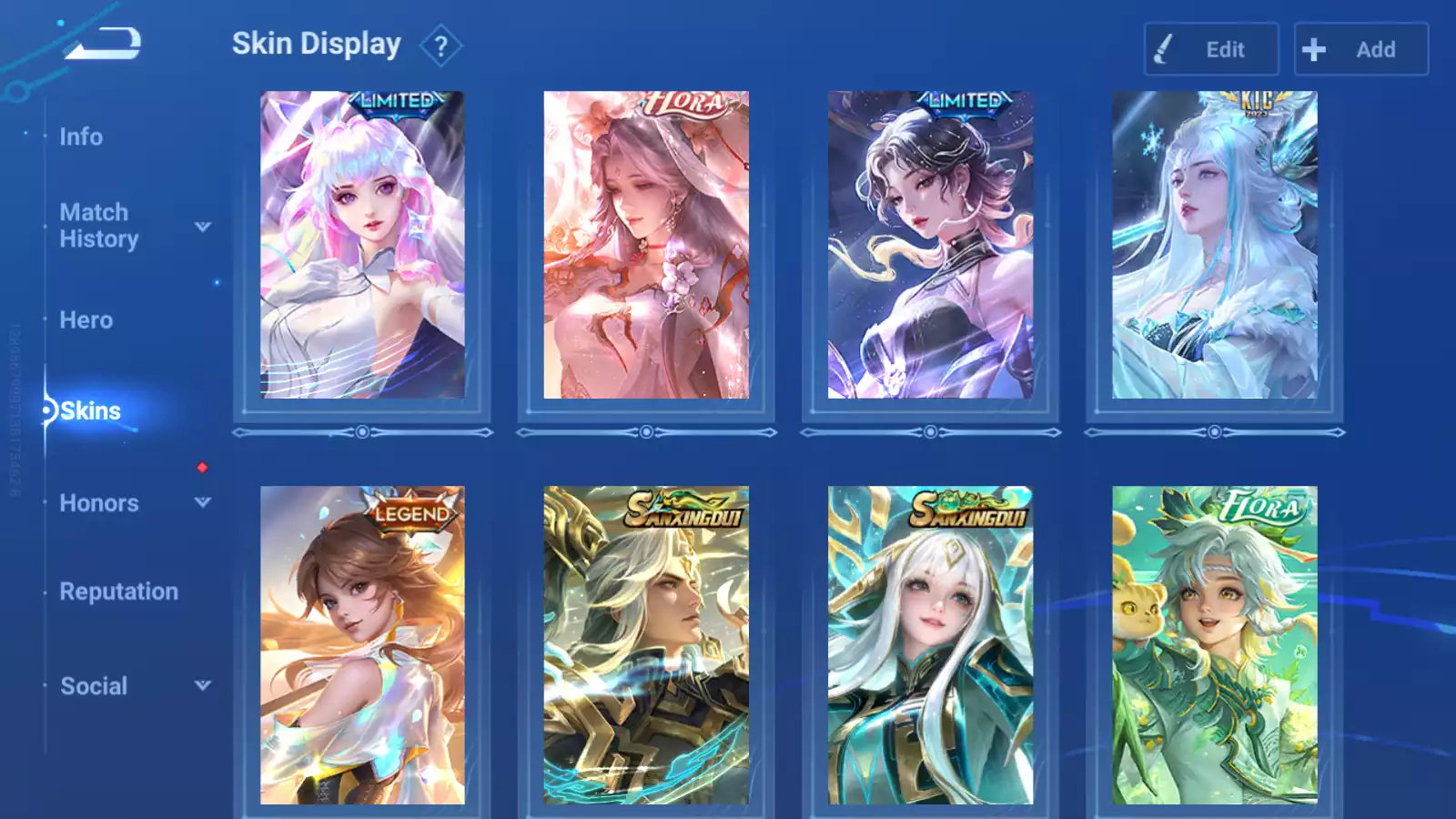Expand the Social dropdown arrow
Viewport: 1456px width, 819px height.
point(203,685)
